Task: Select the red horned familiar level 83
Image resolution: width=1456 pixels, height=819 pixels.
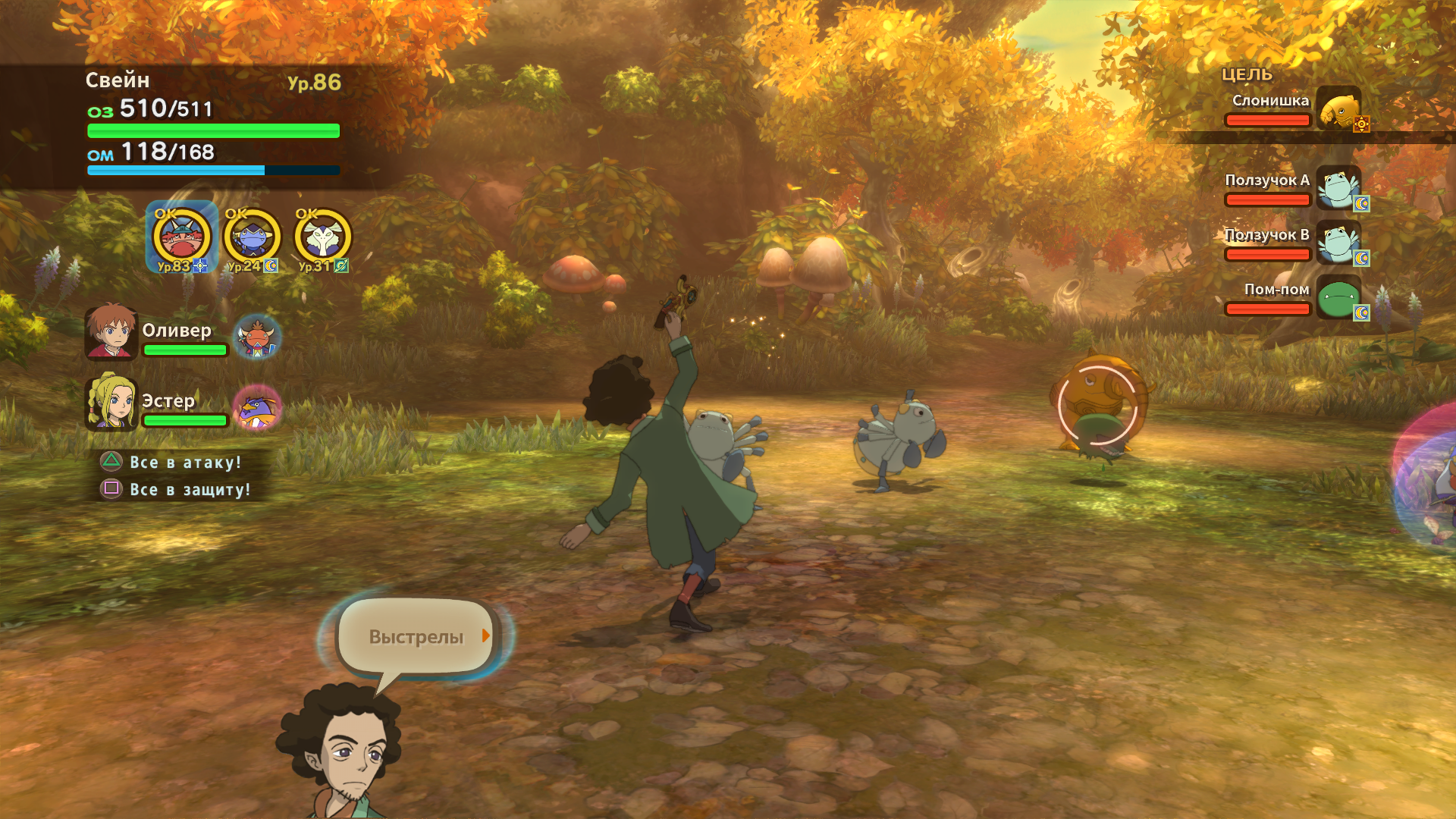Action: click(x=181, y=237)
